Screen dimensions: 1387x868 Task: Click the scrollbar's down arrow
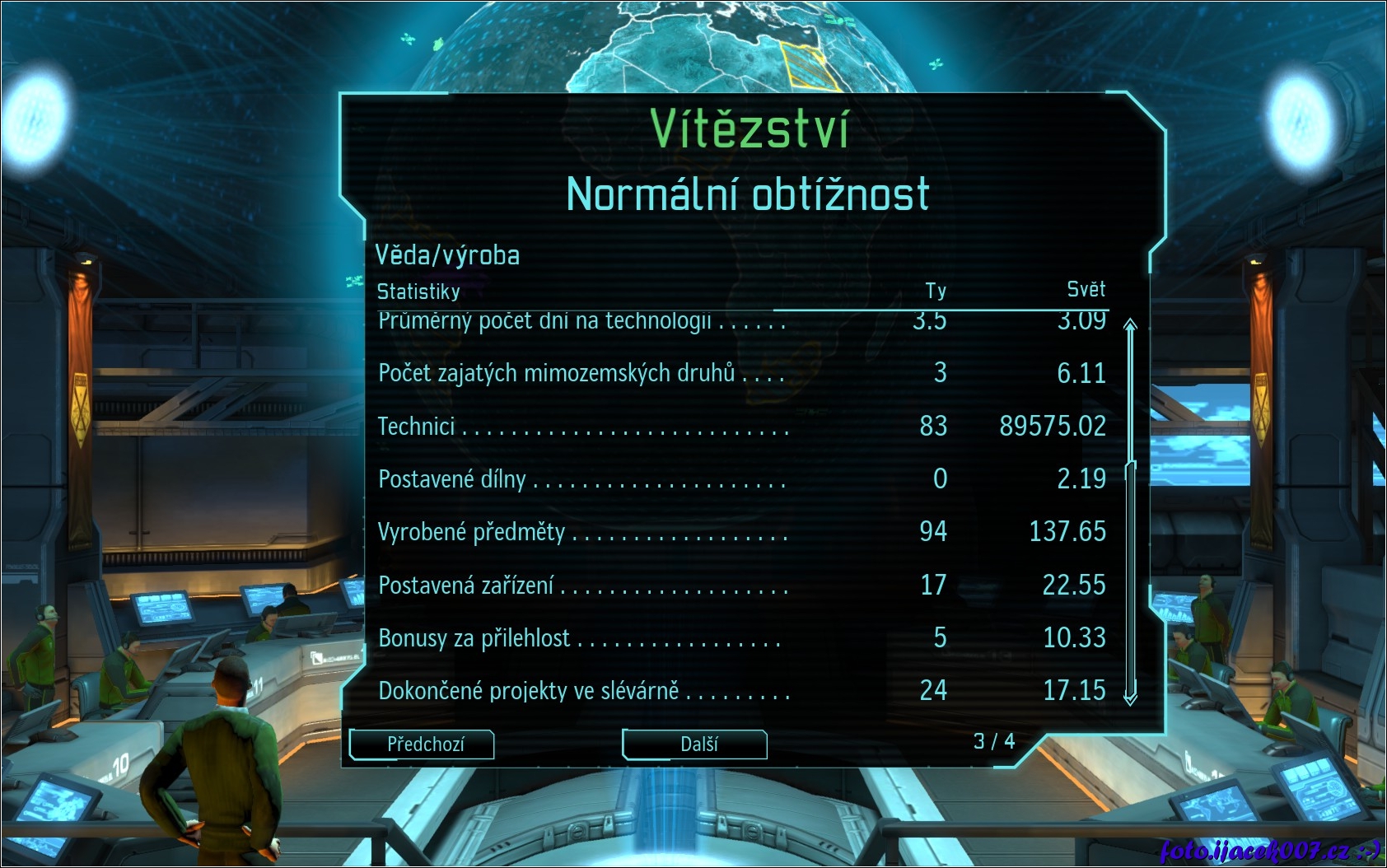point(1130,698)
